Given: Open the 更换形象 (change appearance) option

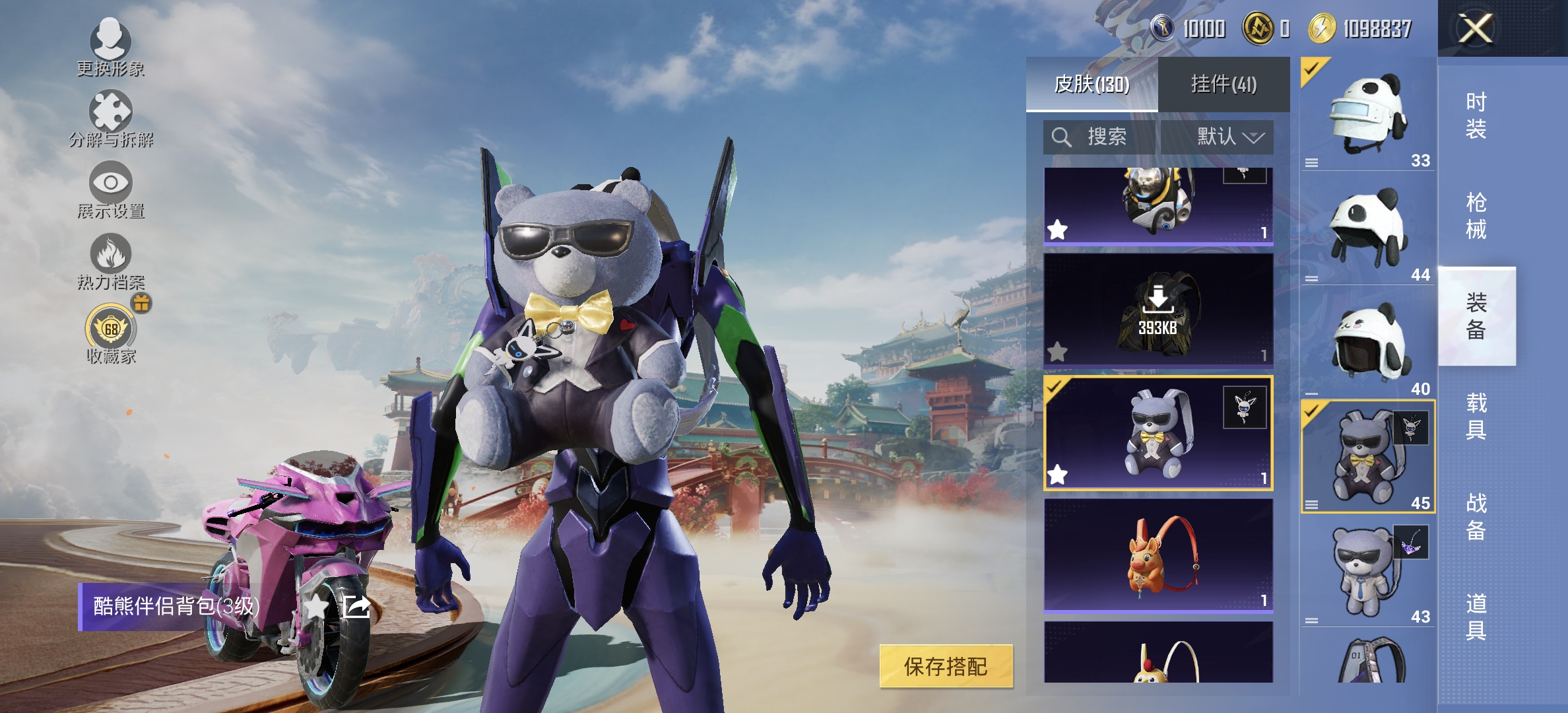Looking at the screenshot, I should click(x=110, y=46).
